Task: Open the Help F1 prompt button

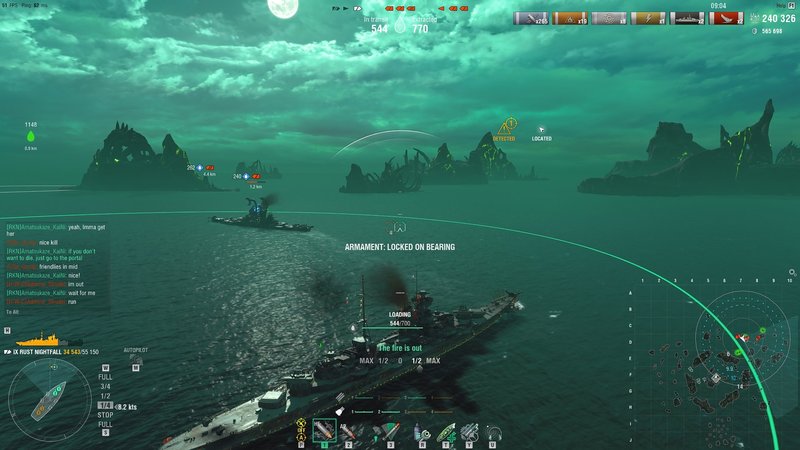Action: [788, 5]
